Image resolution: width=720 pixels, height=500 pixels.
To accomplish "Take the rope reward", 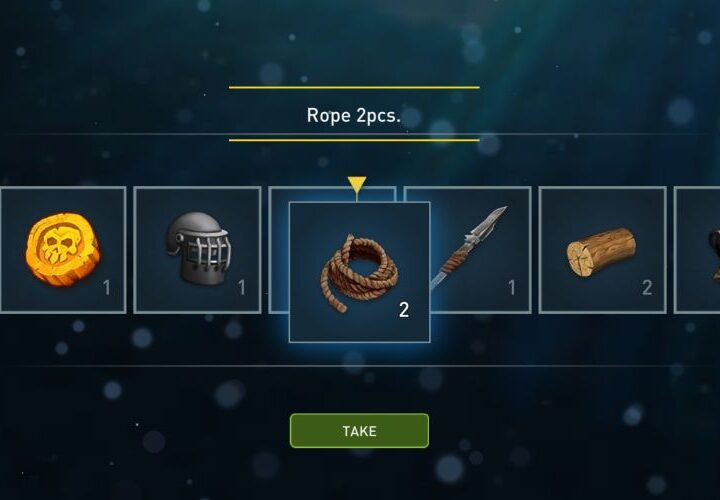I will pos(359,430).
